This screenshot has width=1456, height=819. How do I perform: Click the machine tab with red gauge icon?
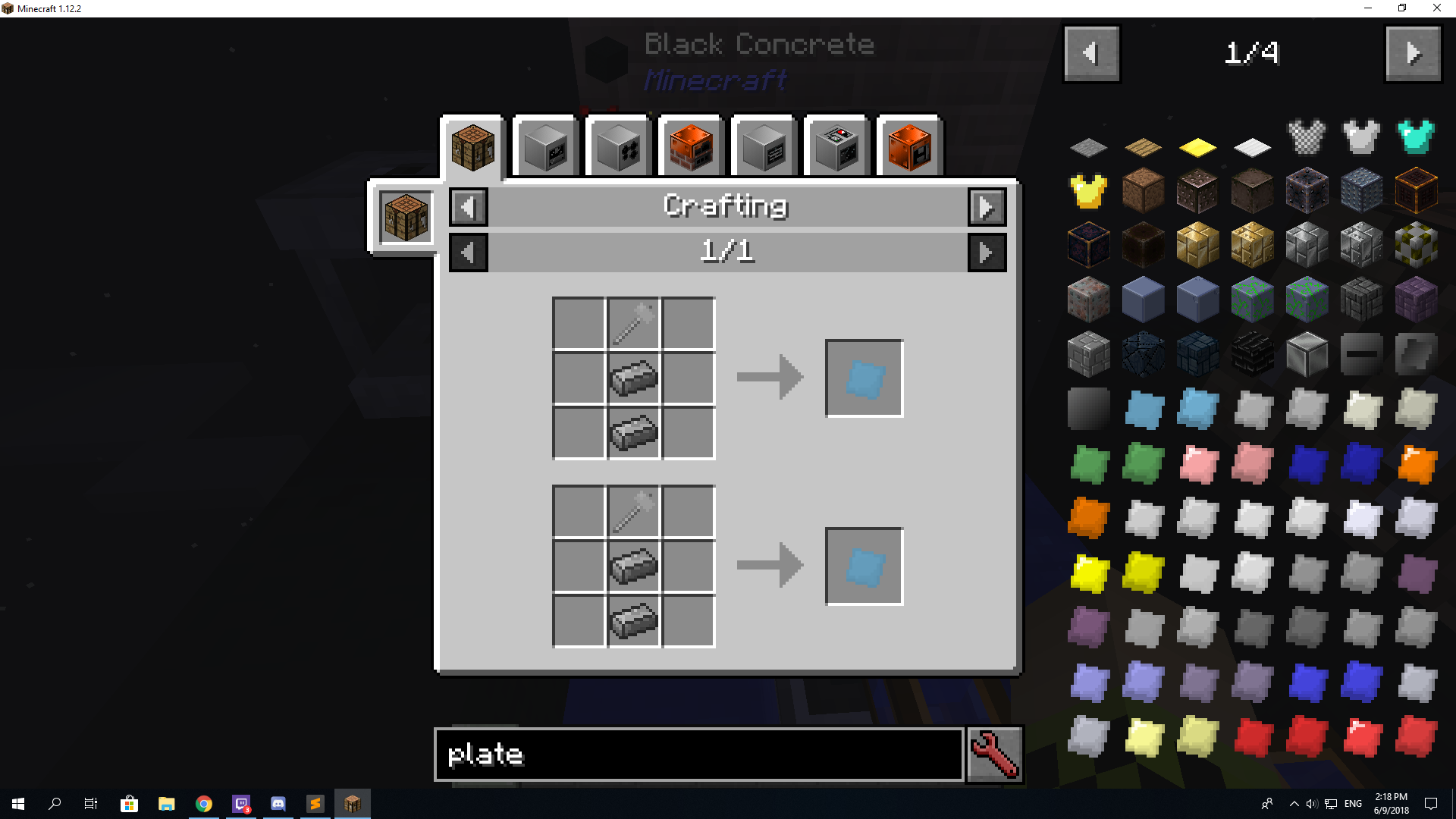[836, 146]
